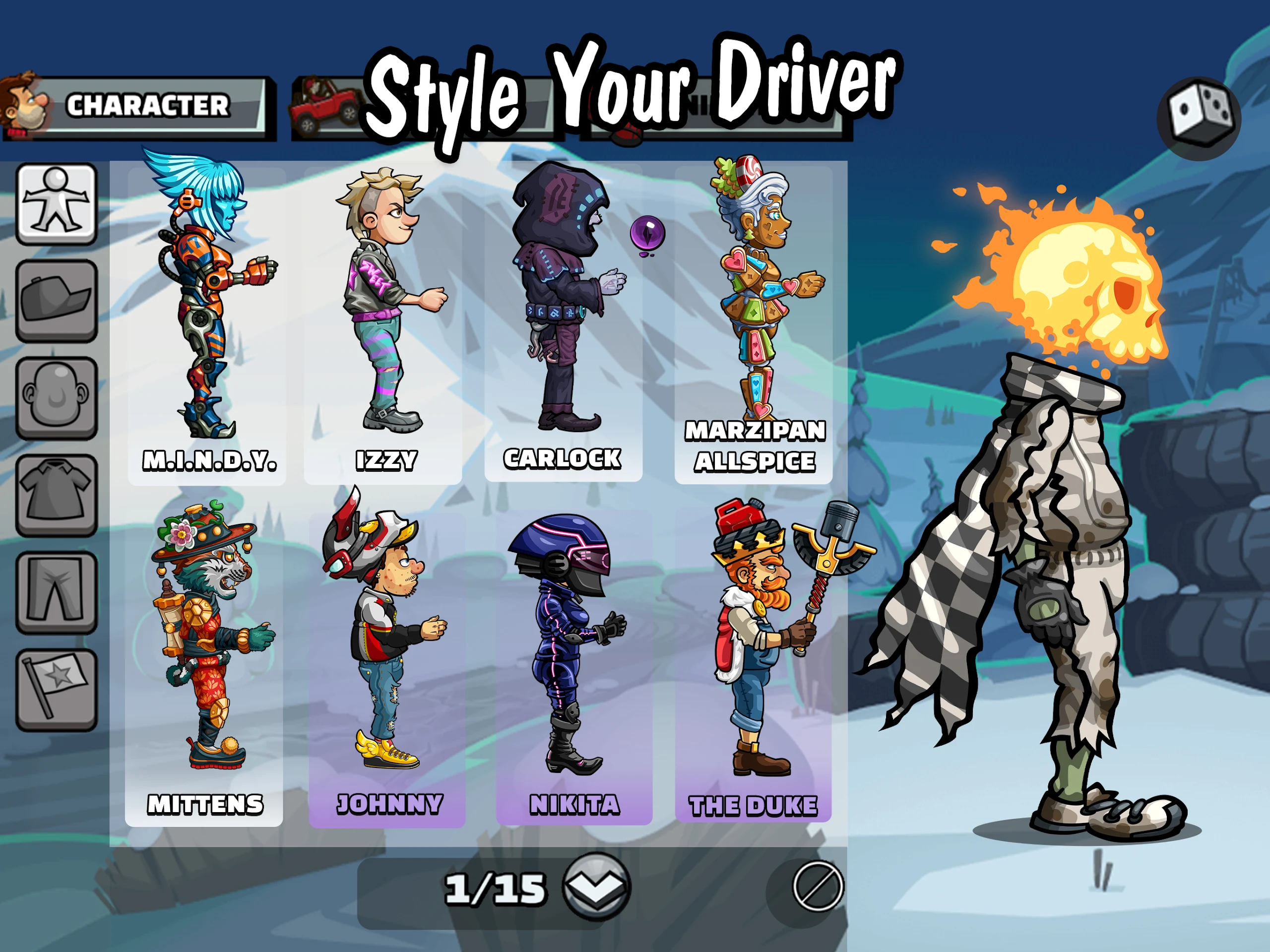Open the red jeep vehicle tab
Image resolution: width=1270 pixels, height=952 pixels.
tap(325, 107)
